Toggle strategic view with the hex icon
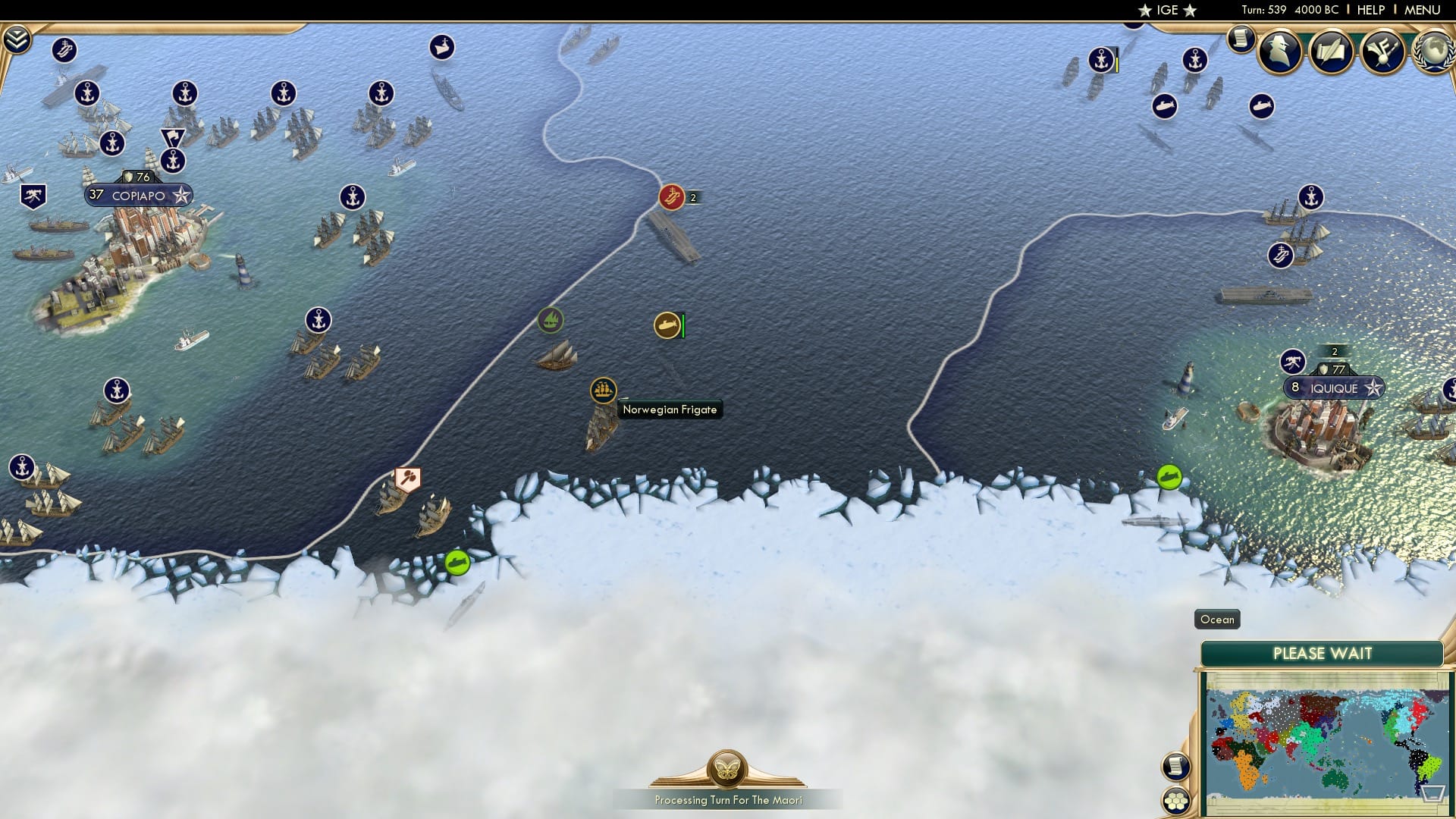1456x819 pixels. [x=1175, y=797]
